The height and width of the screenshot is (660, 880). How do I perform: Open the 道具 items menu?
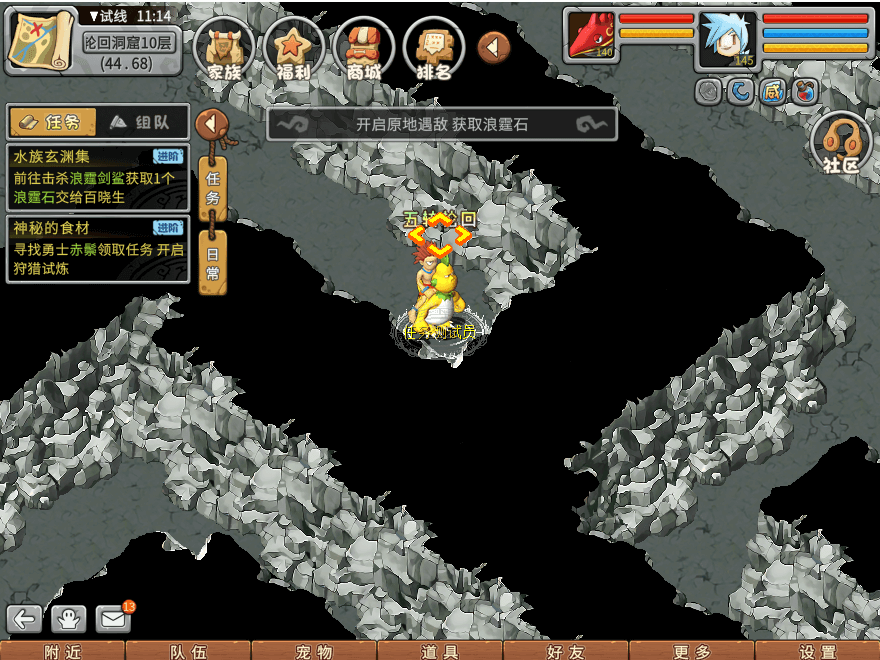[x=439, y=651]
